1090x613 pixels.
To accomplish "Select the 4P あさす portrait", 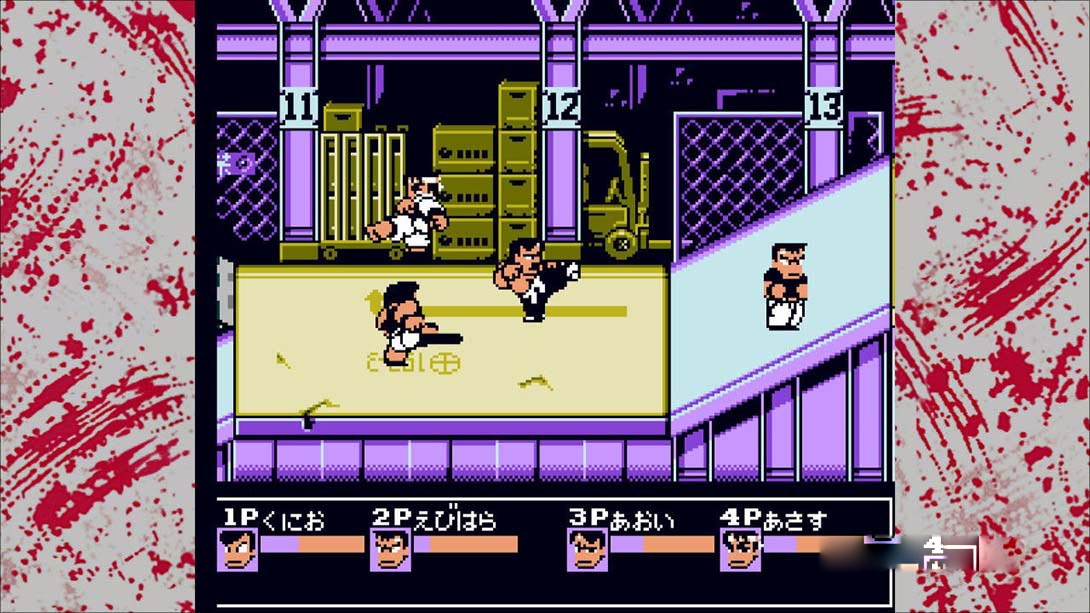I will [x=740, y=550].
